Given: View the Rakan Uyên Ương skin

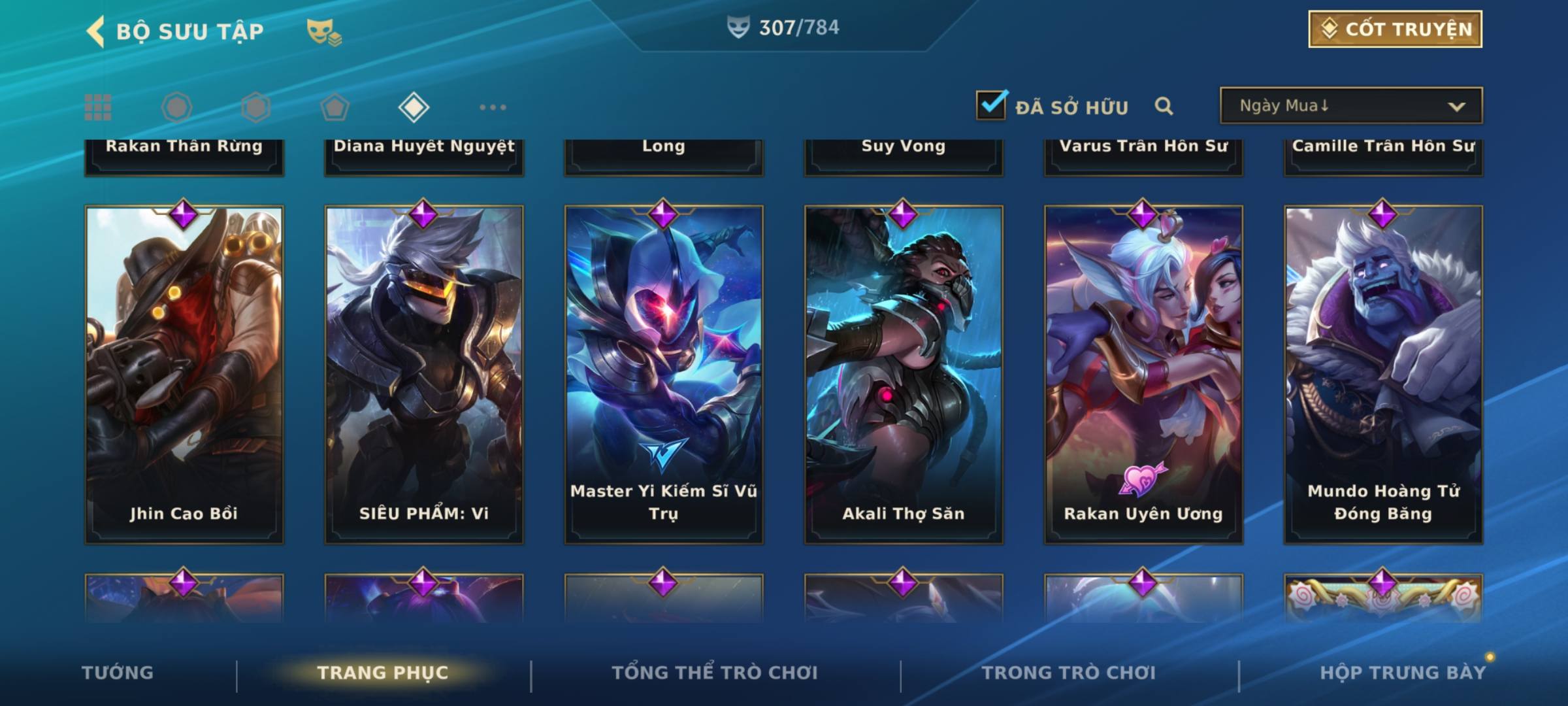Looking at the screenshot, I should pyautogui.click(x=1143, y=374).
